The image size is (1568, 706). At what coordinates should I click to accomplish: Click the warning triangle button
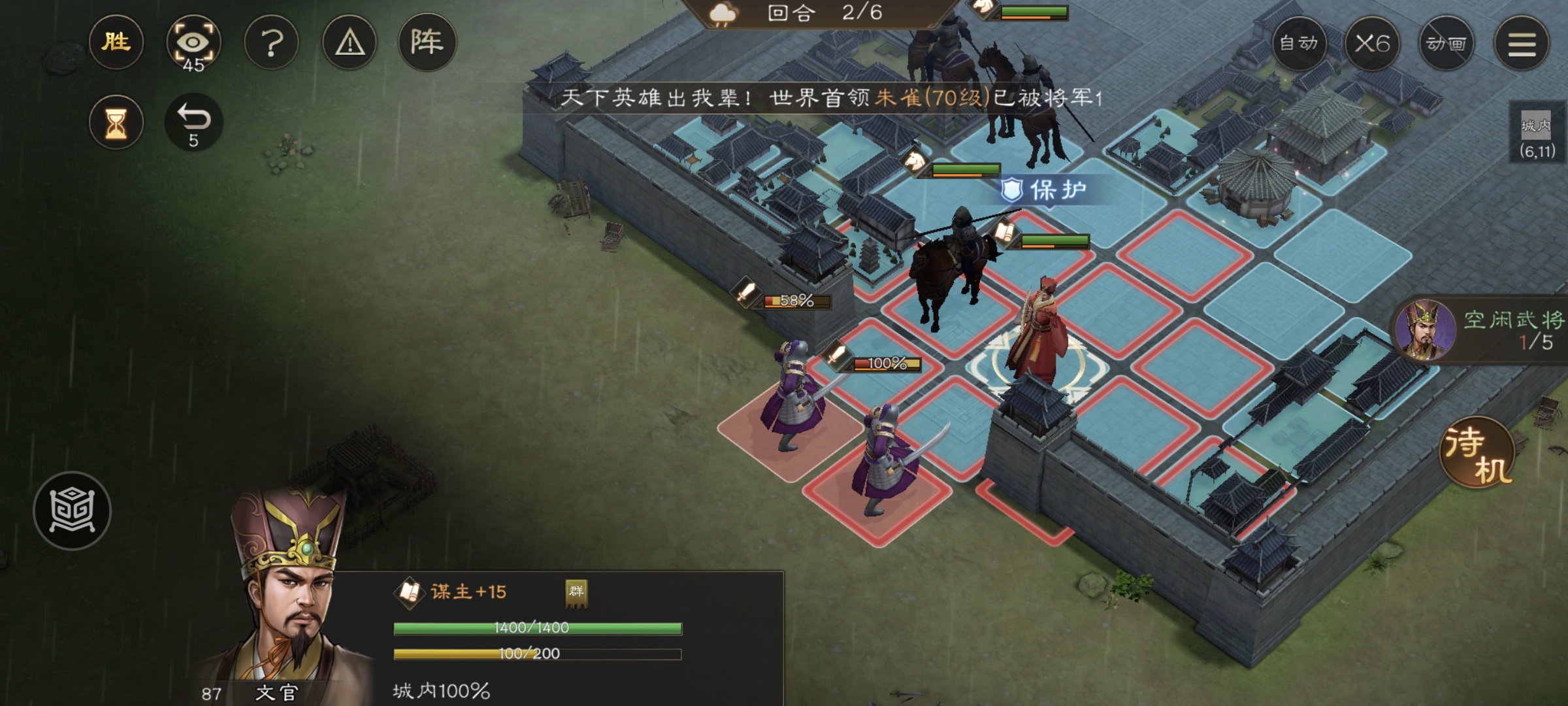(350, 44)
